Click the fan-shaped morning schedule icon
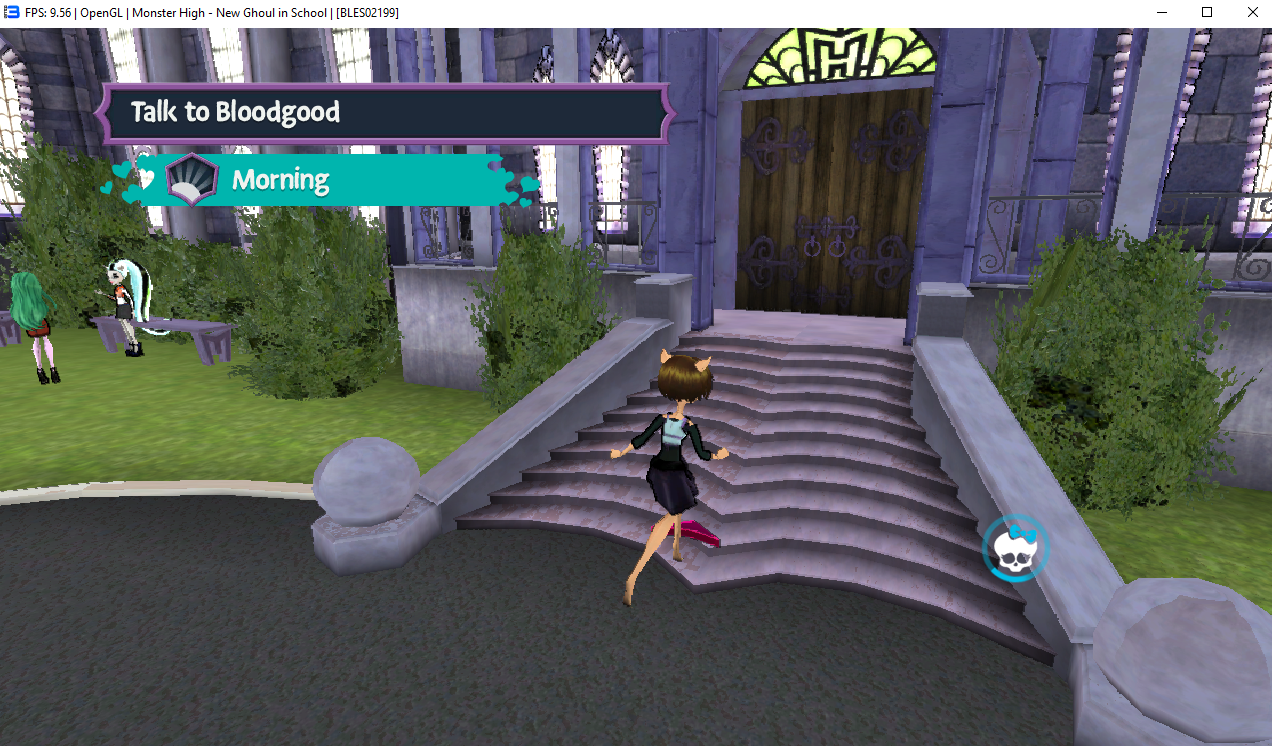 tap(190, 180)
